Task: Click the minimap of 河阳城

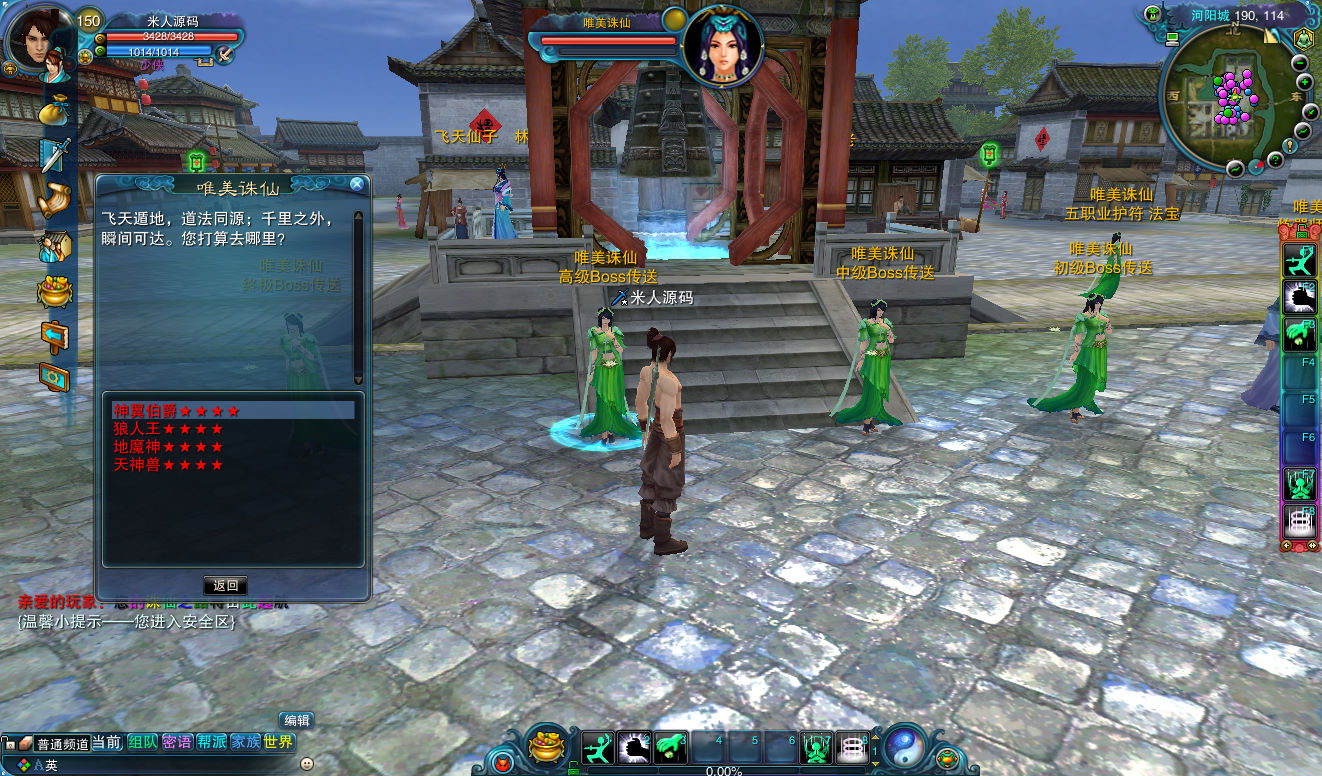Action: tap(1232, 100)
